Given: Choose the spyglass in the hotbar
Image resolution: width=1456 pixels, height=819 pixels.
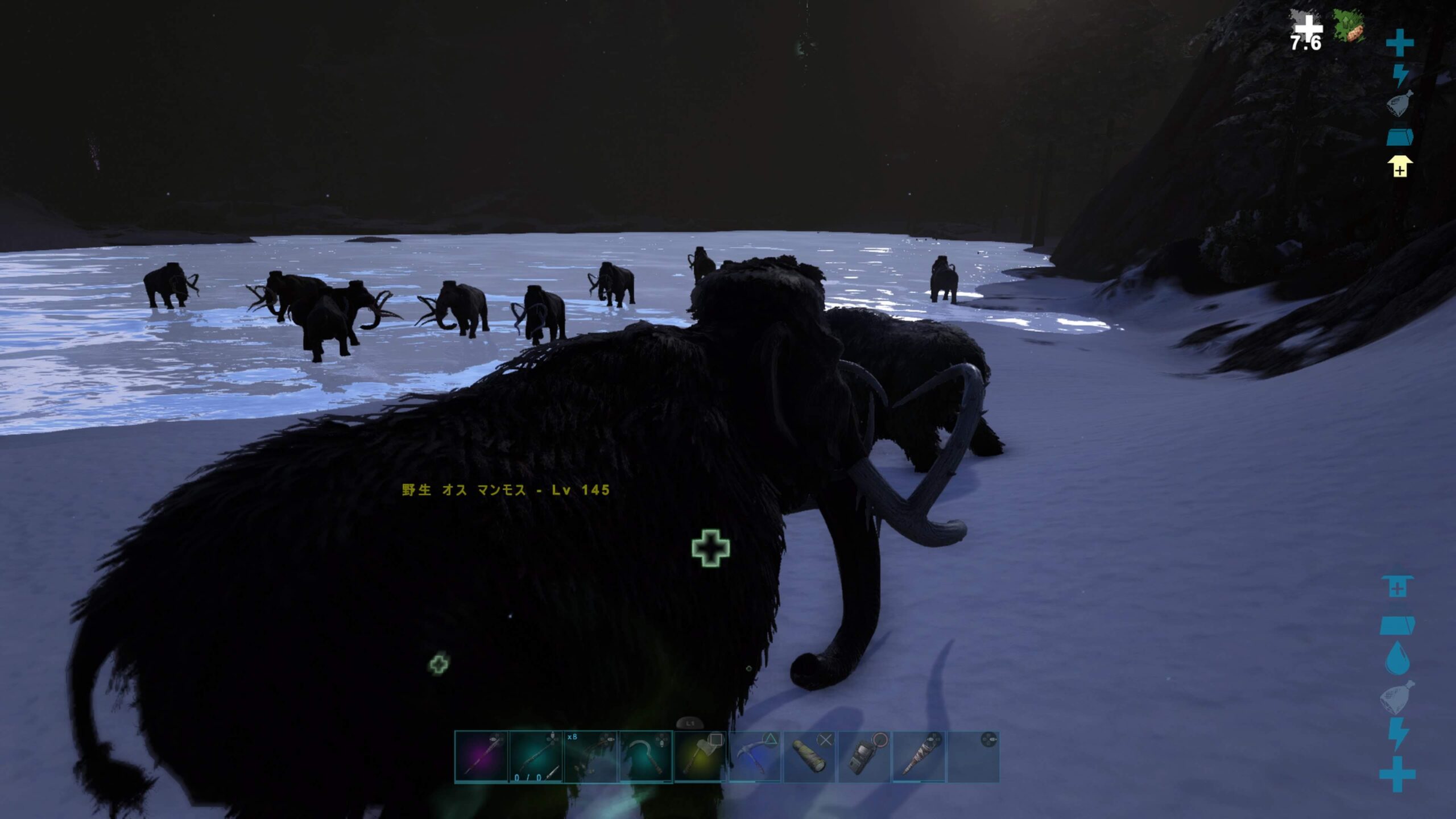Looking at the screenshot, I should click(x=810, y=757).
